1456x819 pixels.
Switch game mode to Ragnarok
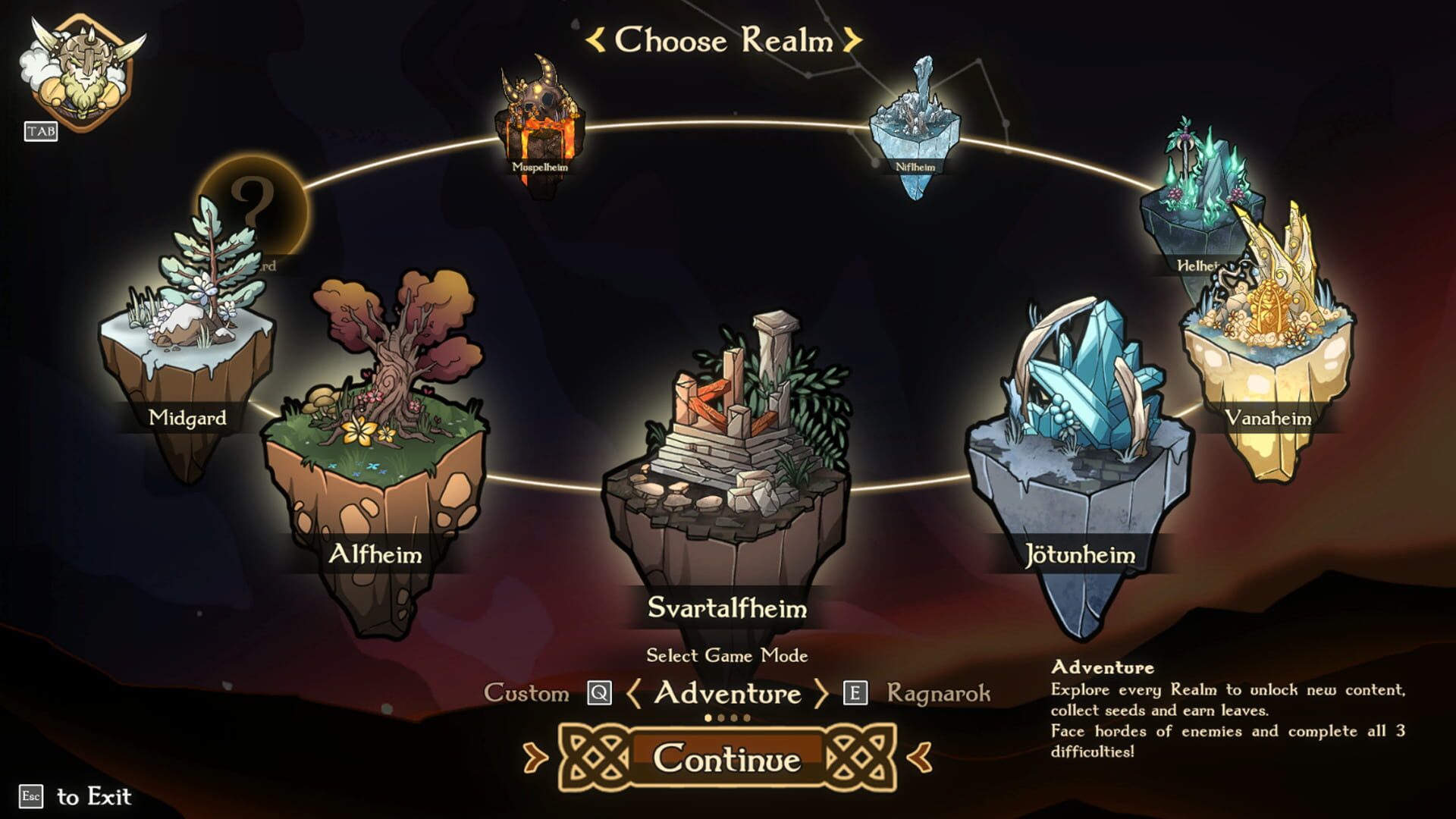coord(938,693)
